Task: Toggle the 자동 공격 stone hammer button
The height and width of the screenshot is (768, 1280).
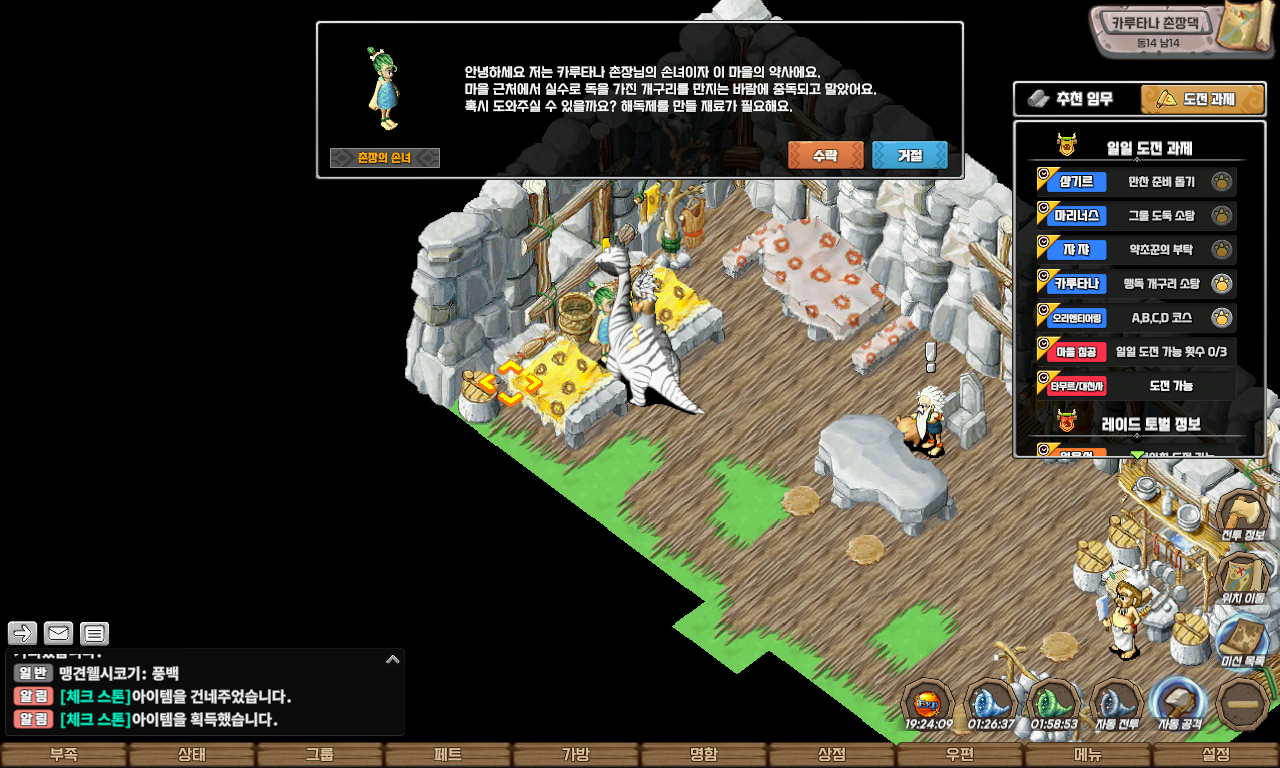Action: click(1179, 703)
